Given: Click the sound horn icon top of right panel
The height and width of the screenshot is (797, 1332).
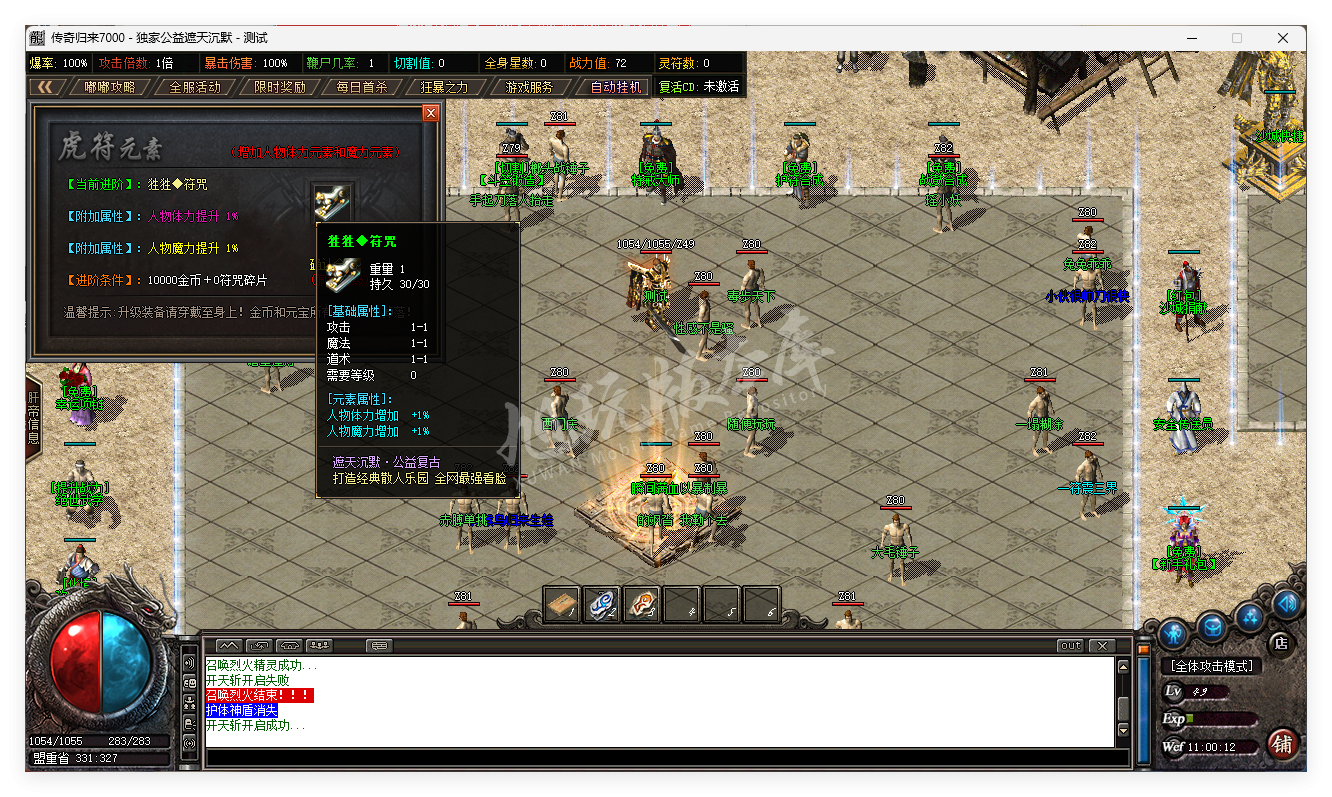Looking at the screenshot, I should (x=1287, y=606).
